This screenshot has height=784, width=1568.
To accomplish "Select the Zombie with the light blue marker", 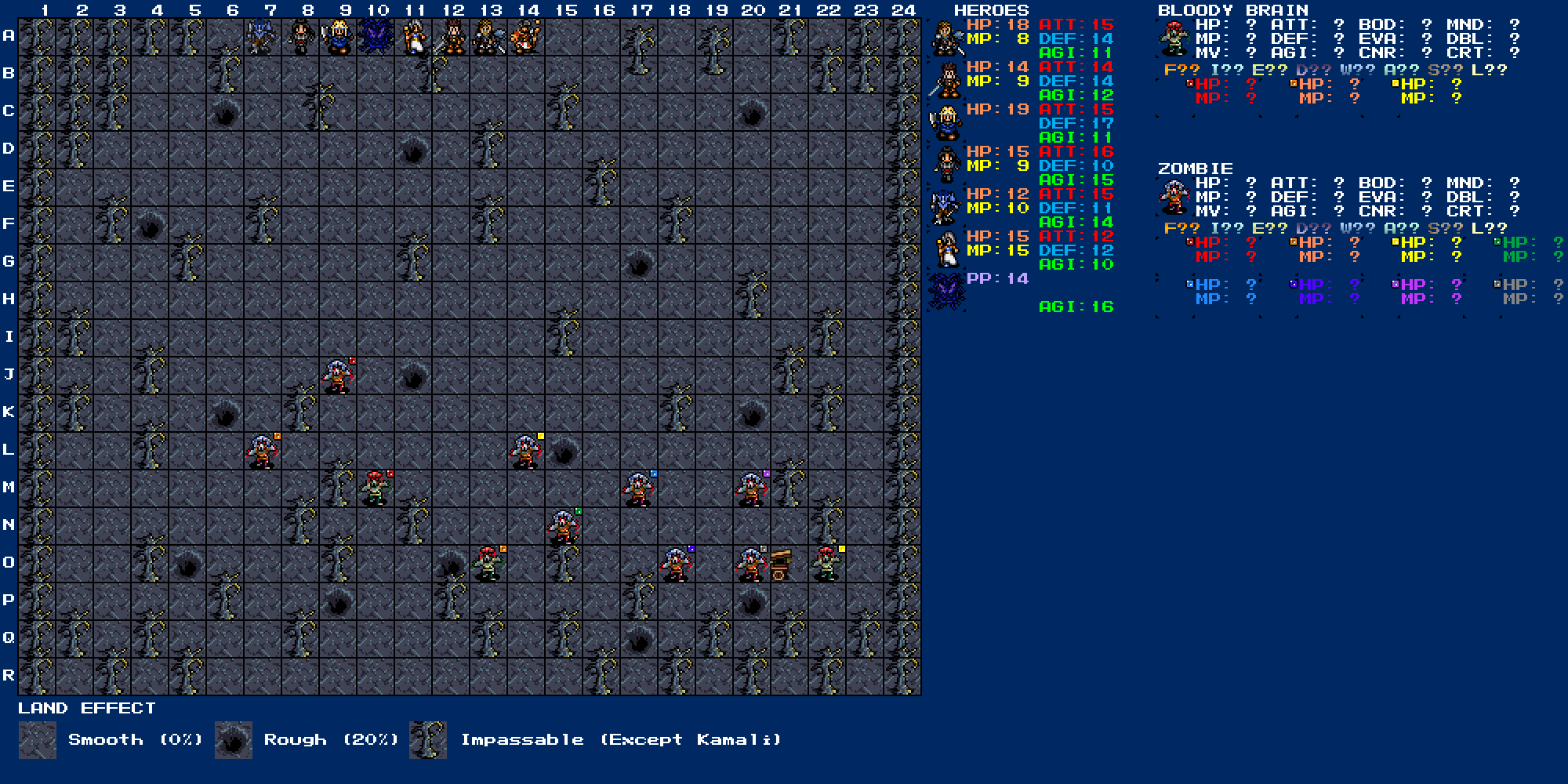I will coord(638,489).
